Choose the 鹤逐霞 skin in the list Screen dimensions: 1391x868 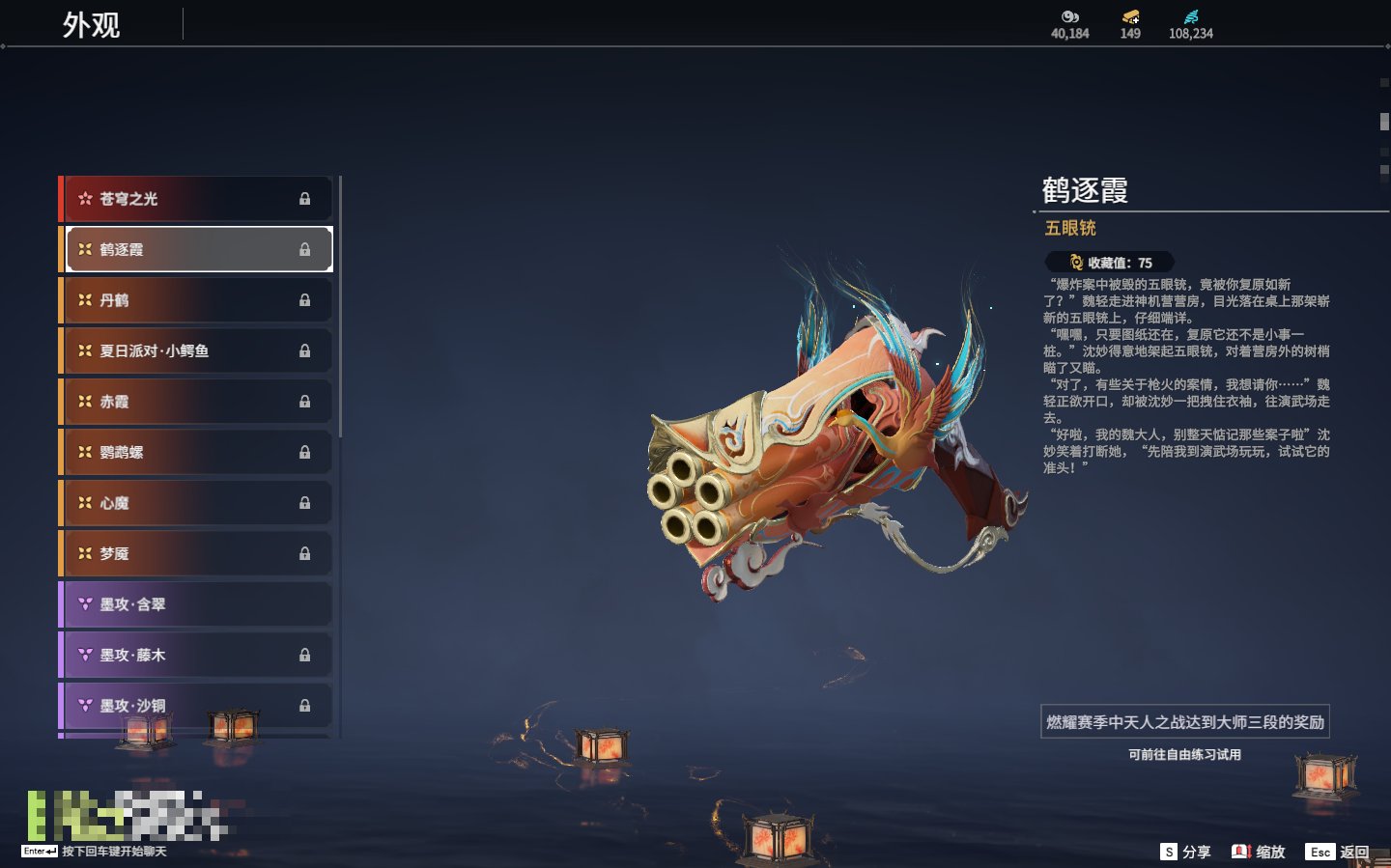click(x=197, y=249)
